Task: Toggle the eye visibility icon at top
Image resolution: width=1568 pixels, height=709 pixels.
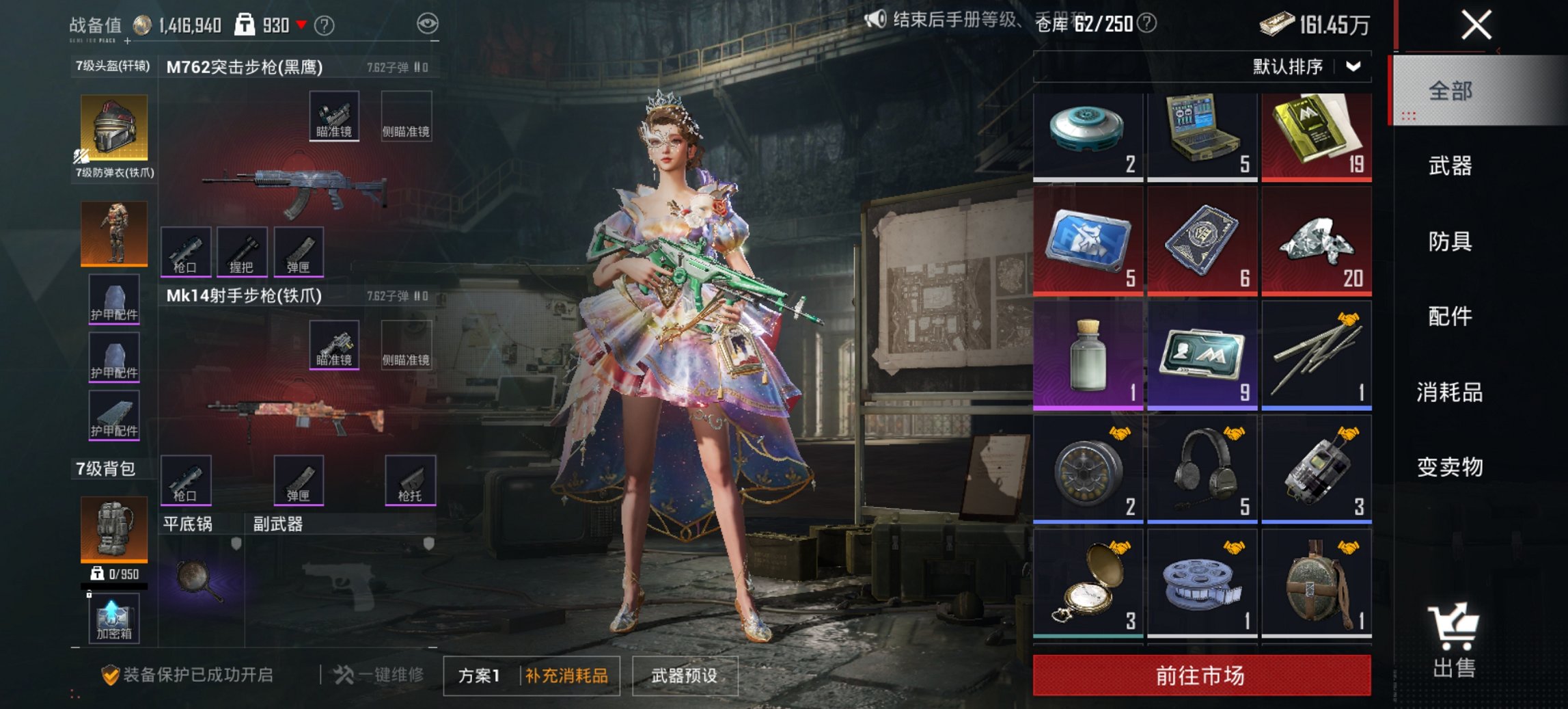Action: pos(427,21)
